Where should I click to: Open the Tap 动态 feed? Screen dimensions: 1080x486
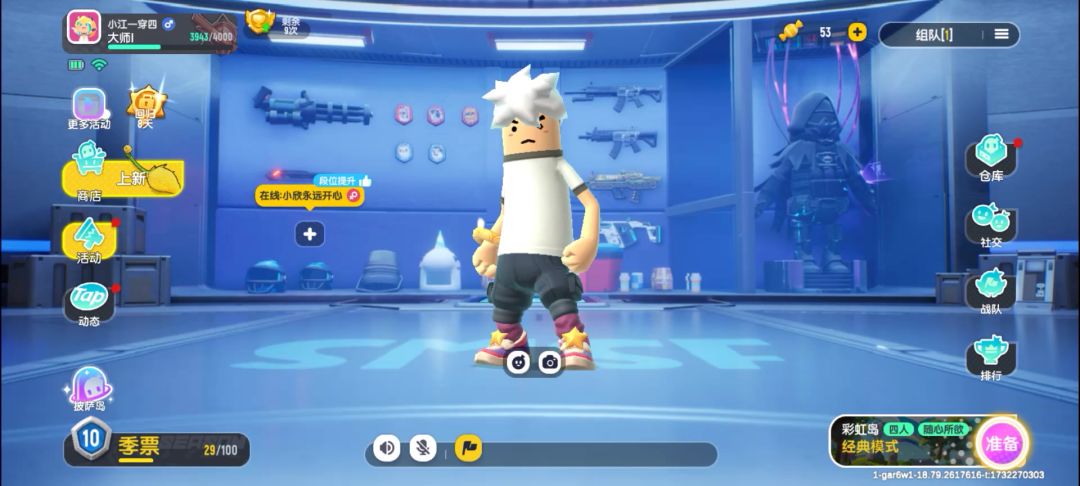(x=89, y=301)
